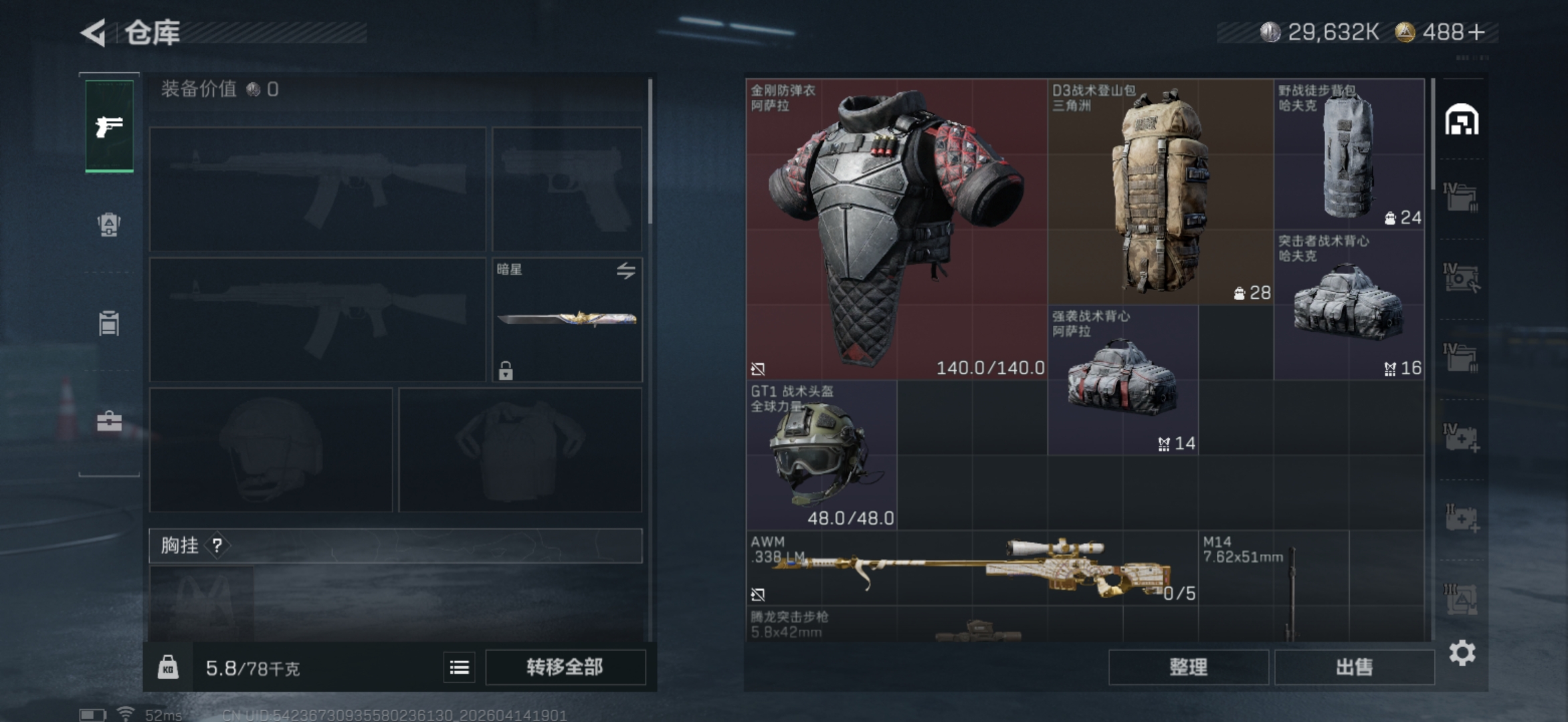The height and width of the screenshot is (722, 1568).
Task: Open the gear settings icon
Action: tap(1462, 652)
